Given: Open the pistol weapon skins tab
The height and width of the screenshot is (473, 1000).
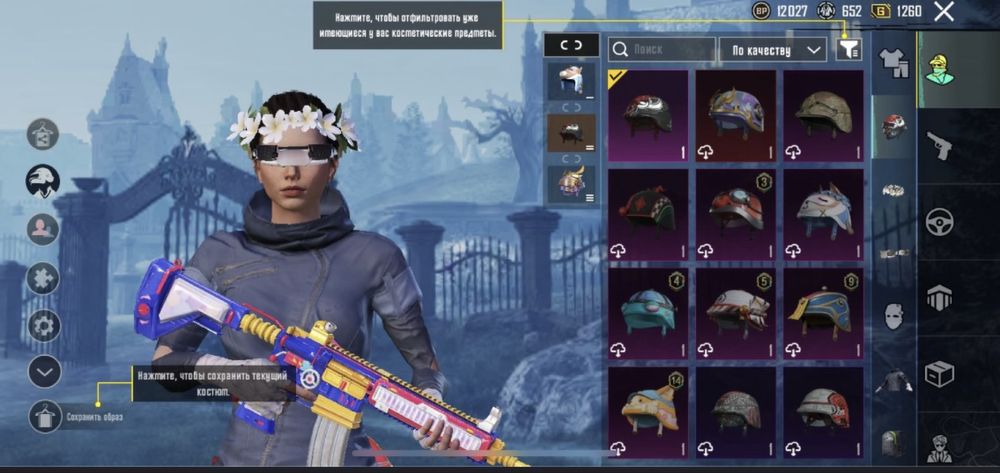Looking at the screenshot, I should point(939,146).
